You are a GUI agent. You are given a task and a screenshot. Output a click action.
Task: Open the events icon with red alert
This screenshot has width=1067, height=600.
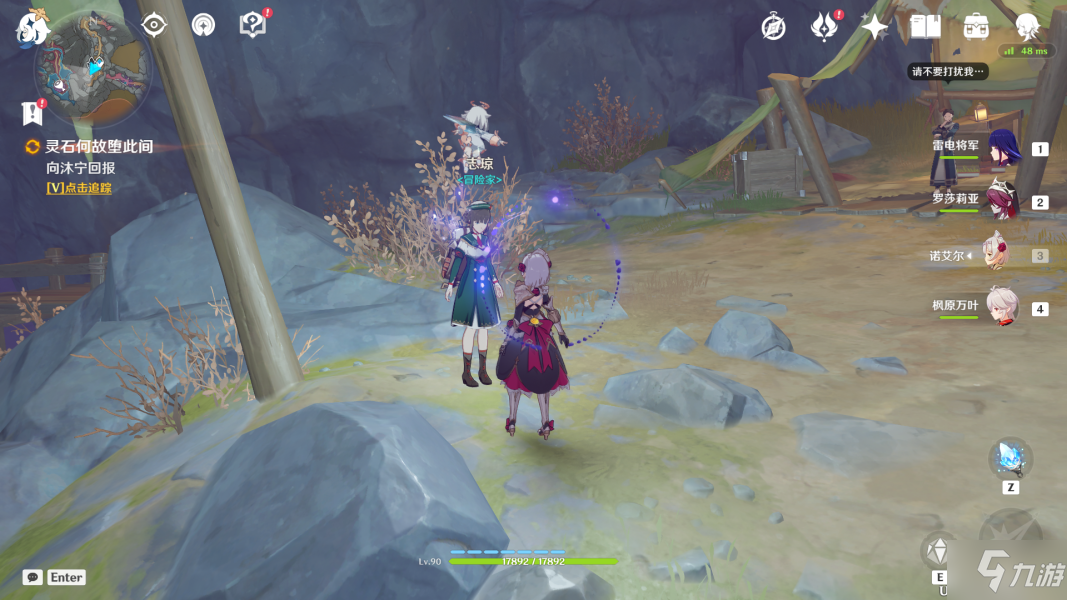pyautogui.click(x=824, y=27)
